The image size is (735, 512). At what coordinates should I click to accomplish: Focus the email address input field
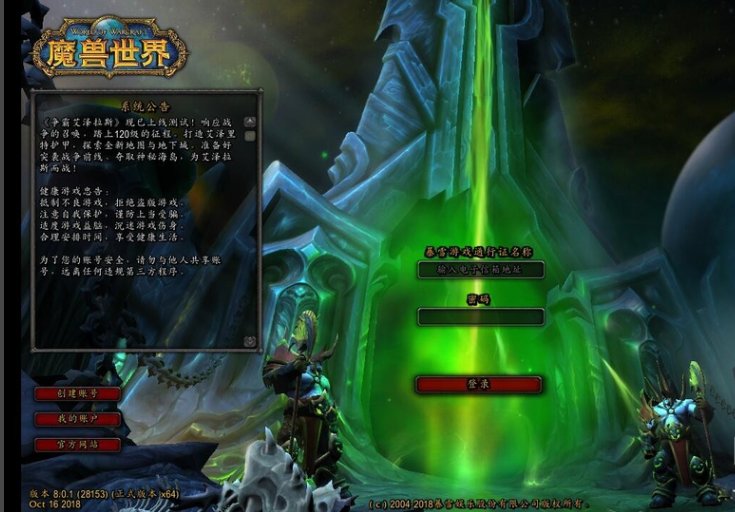[481, 269]
